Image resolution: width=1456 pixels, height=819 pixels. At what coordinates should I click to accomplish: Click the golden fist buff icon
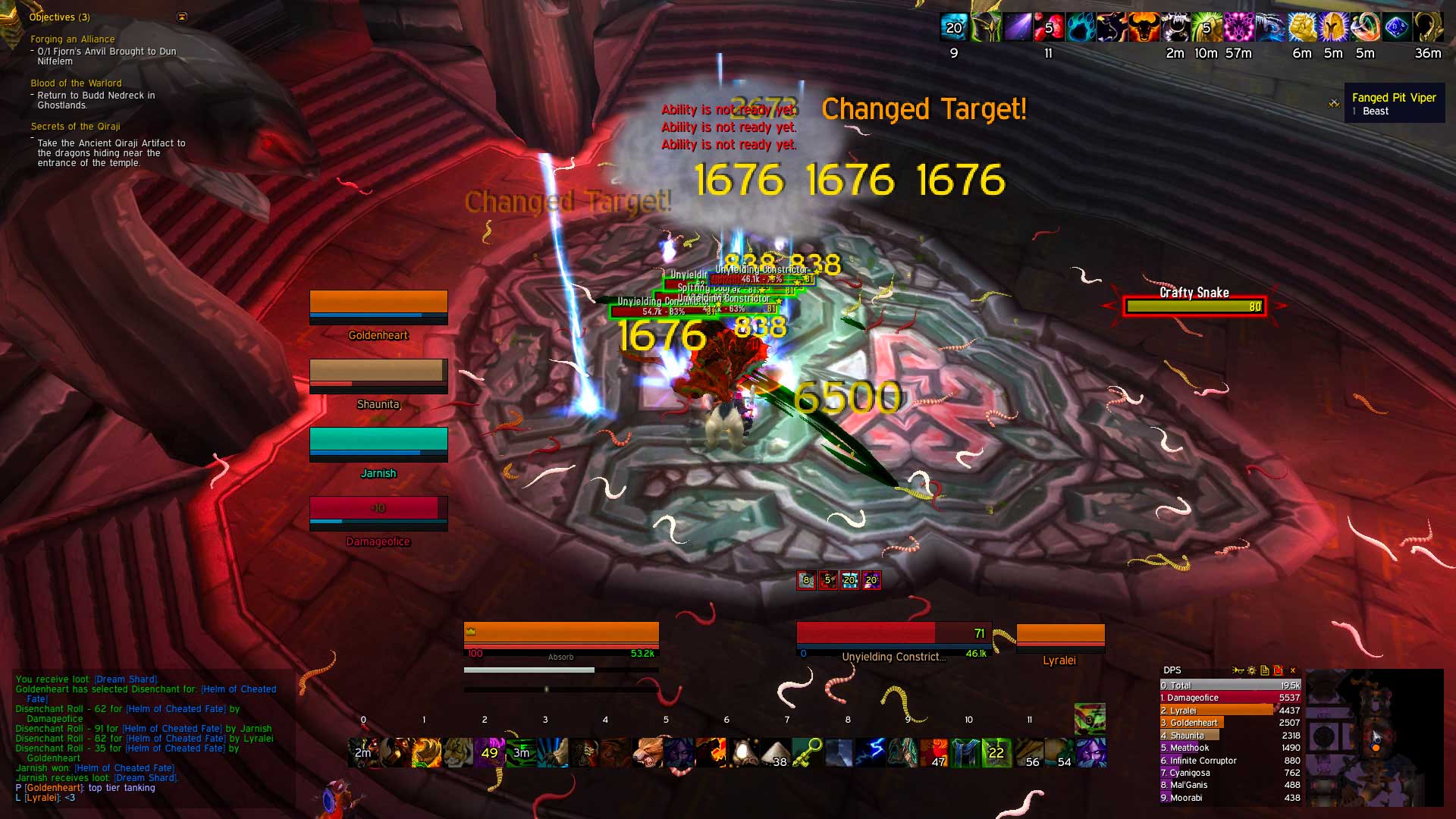pos(1302,27)
